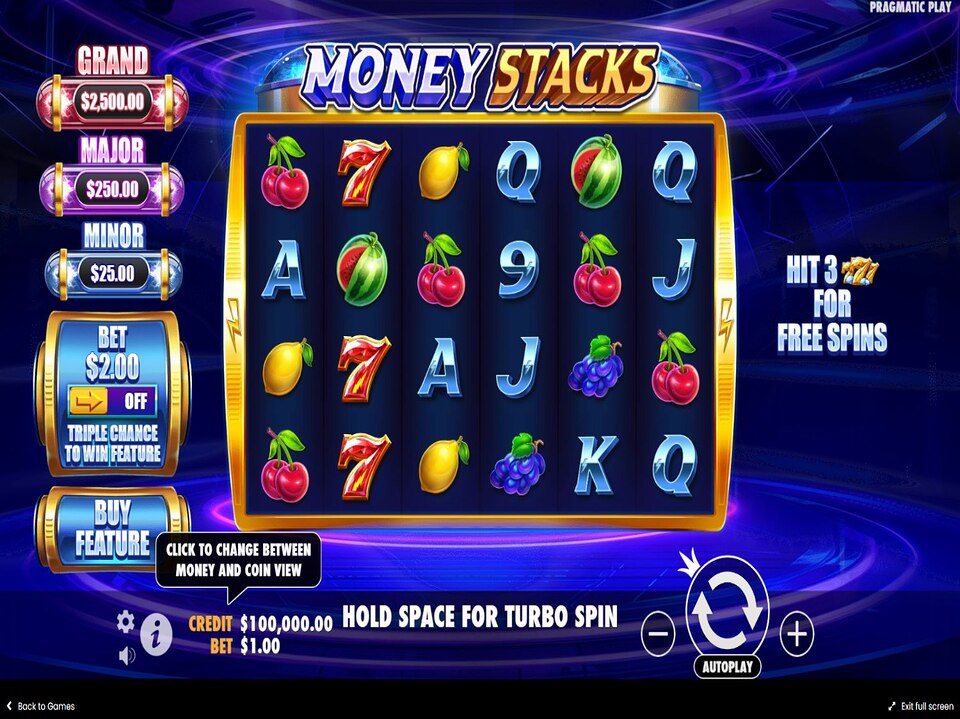Increase the bet with the plus button

(x=797, y=633)
